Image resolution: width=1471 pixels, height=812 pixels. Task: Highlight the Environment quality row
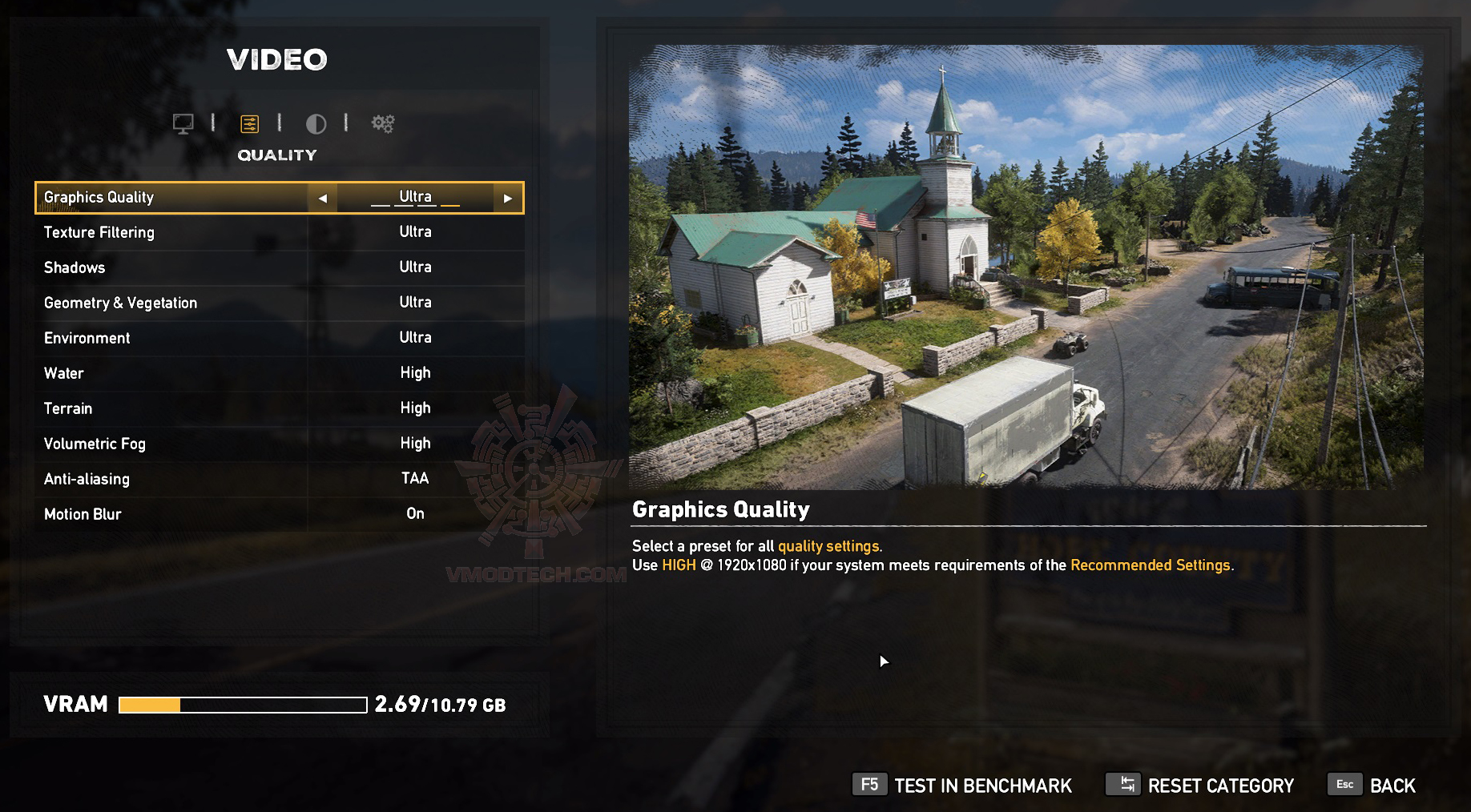pyautogui.click(x=279, y=338)
